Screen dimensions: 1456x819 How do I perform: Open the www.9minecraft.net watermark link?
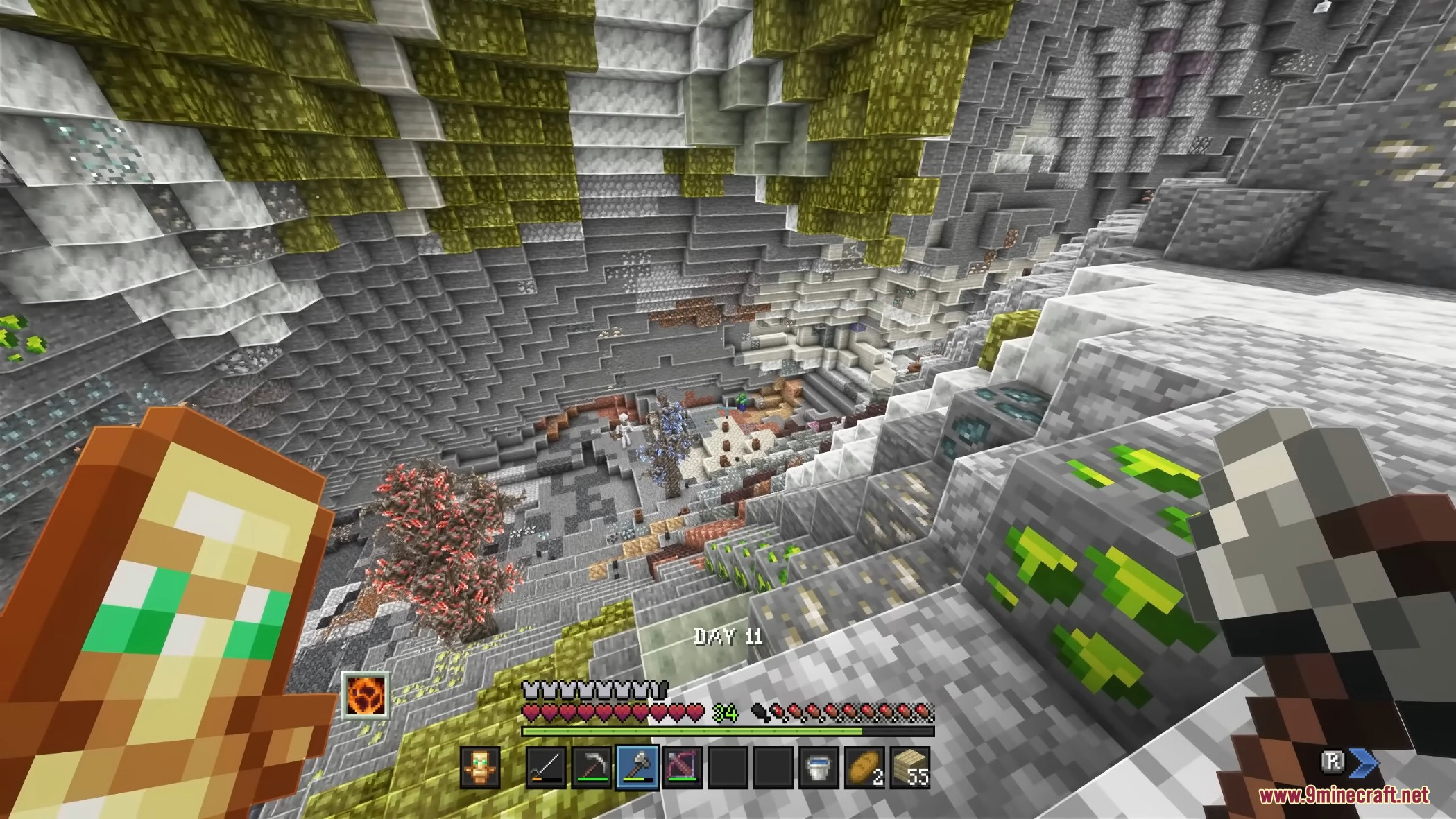1344,795
